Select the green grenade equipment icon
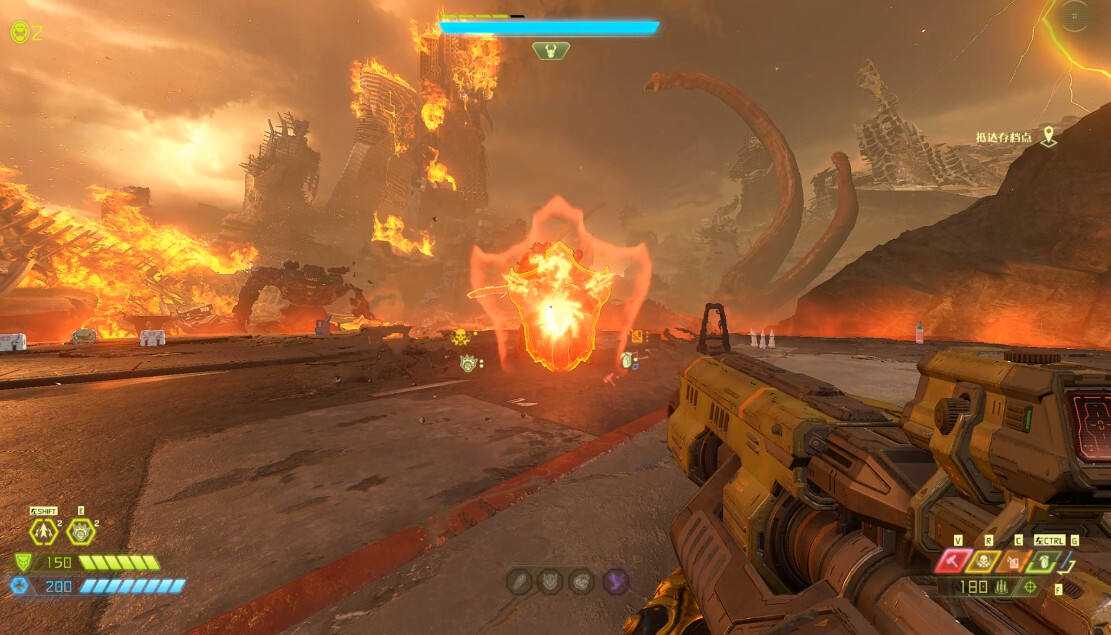The image size is (1111, 635). (1043, 562)
